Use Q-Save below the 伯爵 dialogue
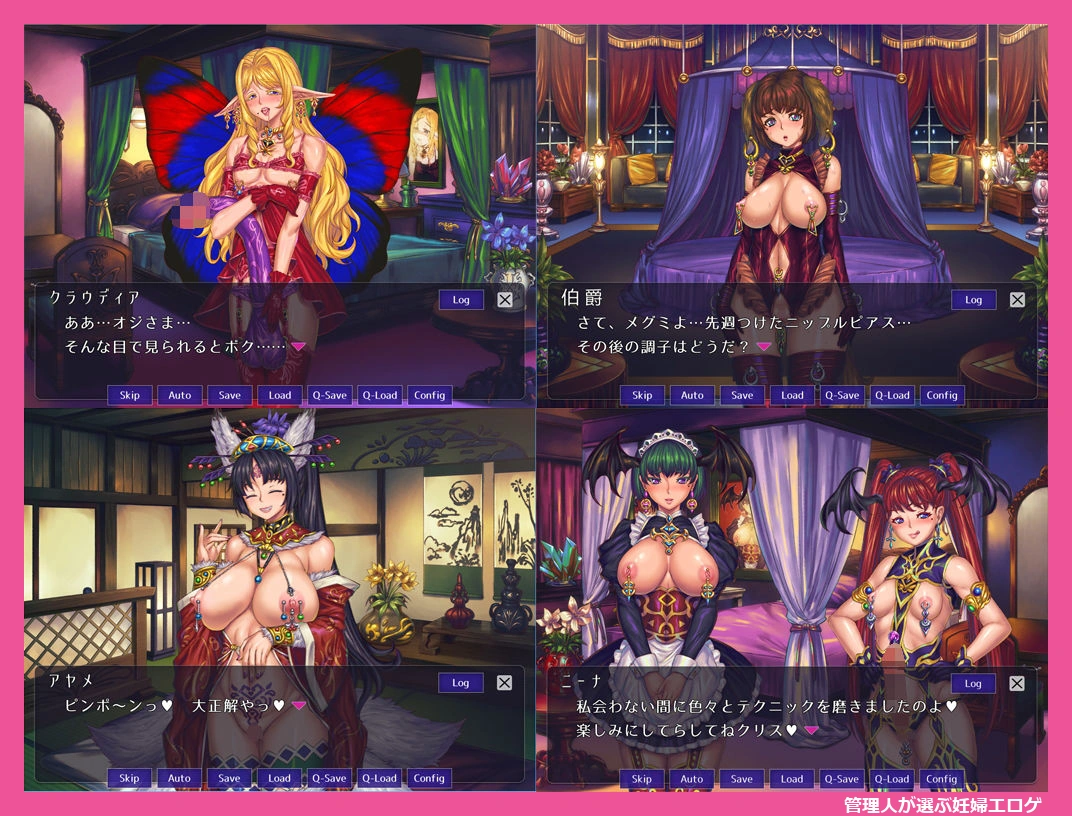Image resolution: width=1072 pixels, height=816 pixels. (x=842, y=395)
